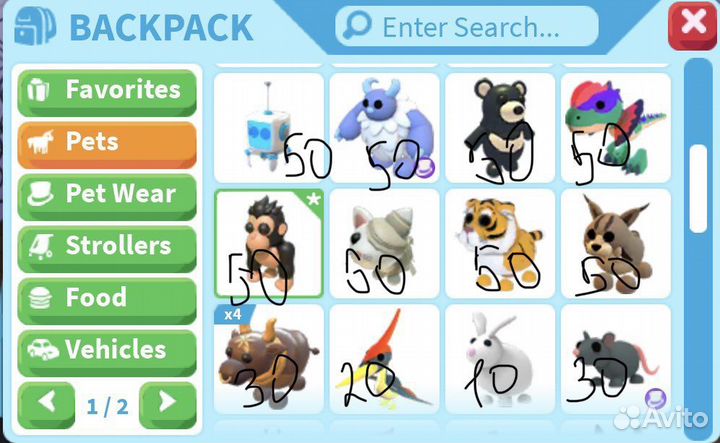Show the Strollers category
The width and height of the screenshot is (720, 443).
click(107, 246)
